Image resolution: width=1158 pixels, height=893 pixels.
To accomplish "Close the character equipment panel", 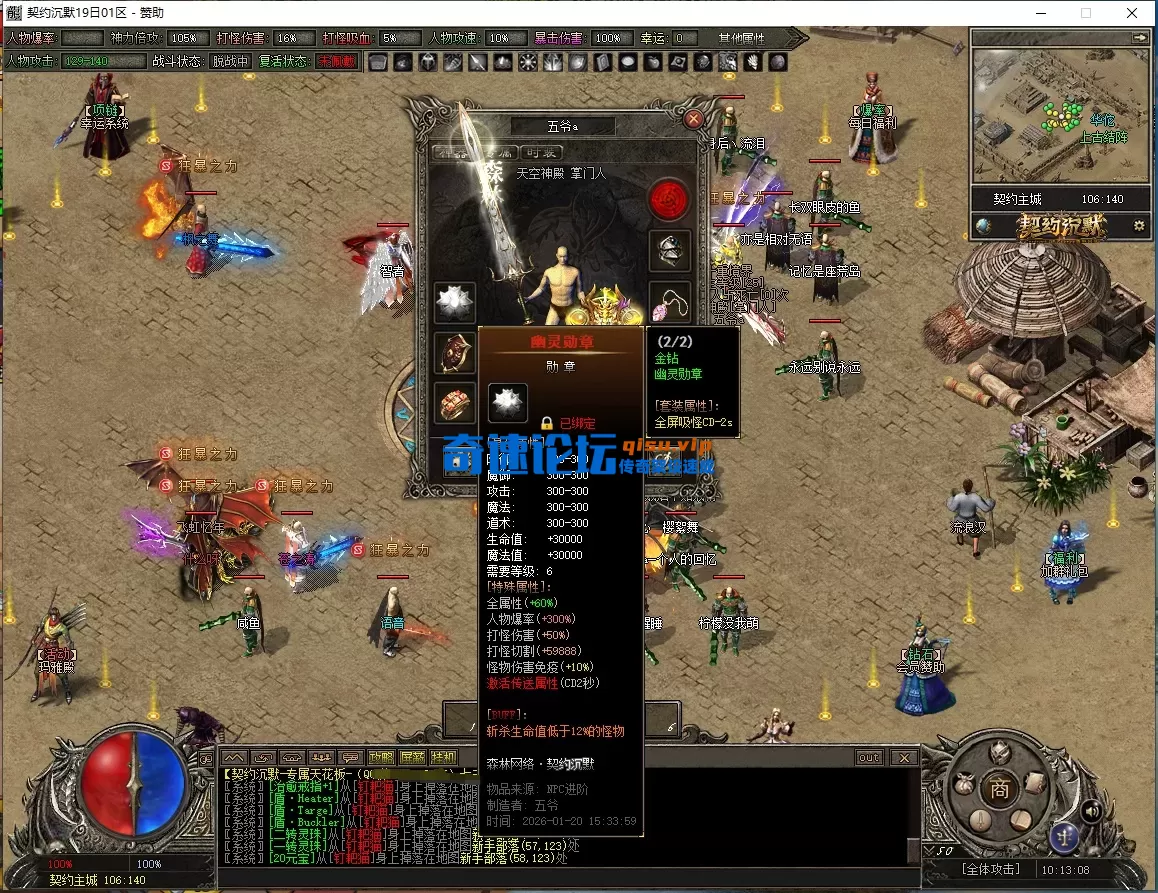I will [694, 119].
